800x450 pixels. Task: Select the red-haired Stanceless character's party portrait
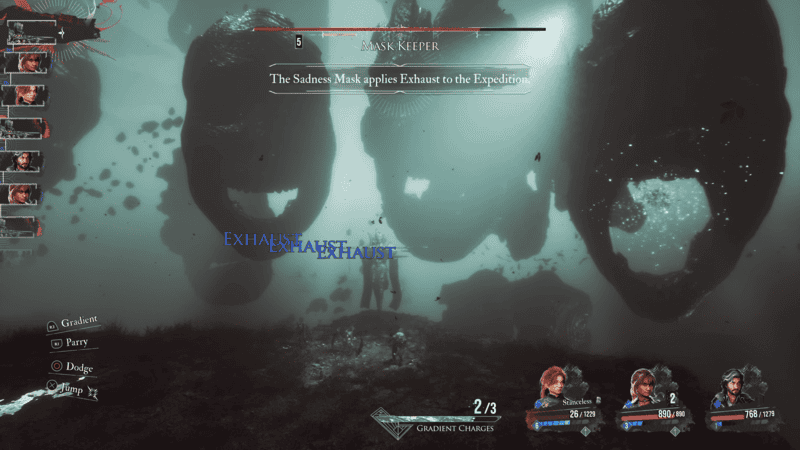tap(551, 389)
